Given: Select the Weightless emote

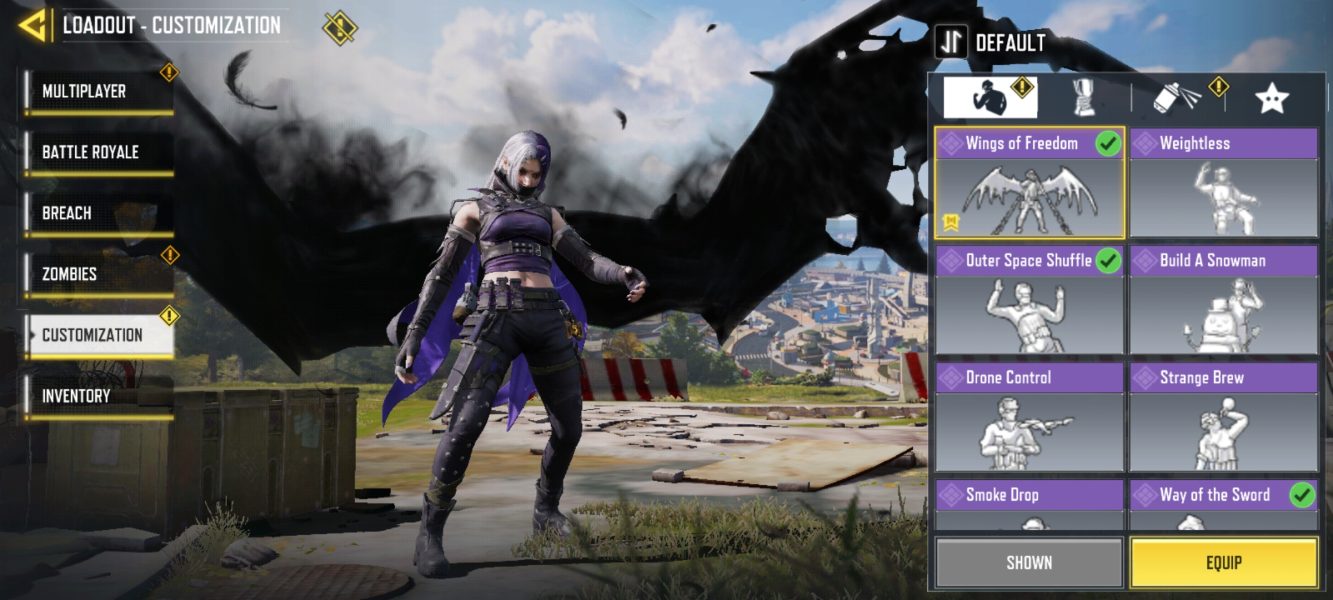Looking at the screenshot, I should coord(1223,183).
